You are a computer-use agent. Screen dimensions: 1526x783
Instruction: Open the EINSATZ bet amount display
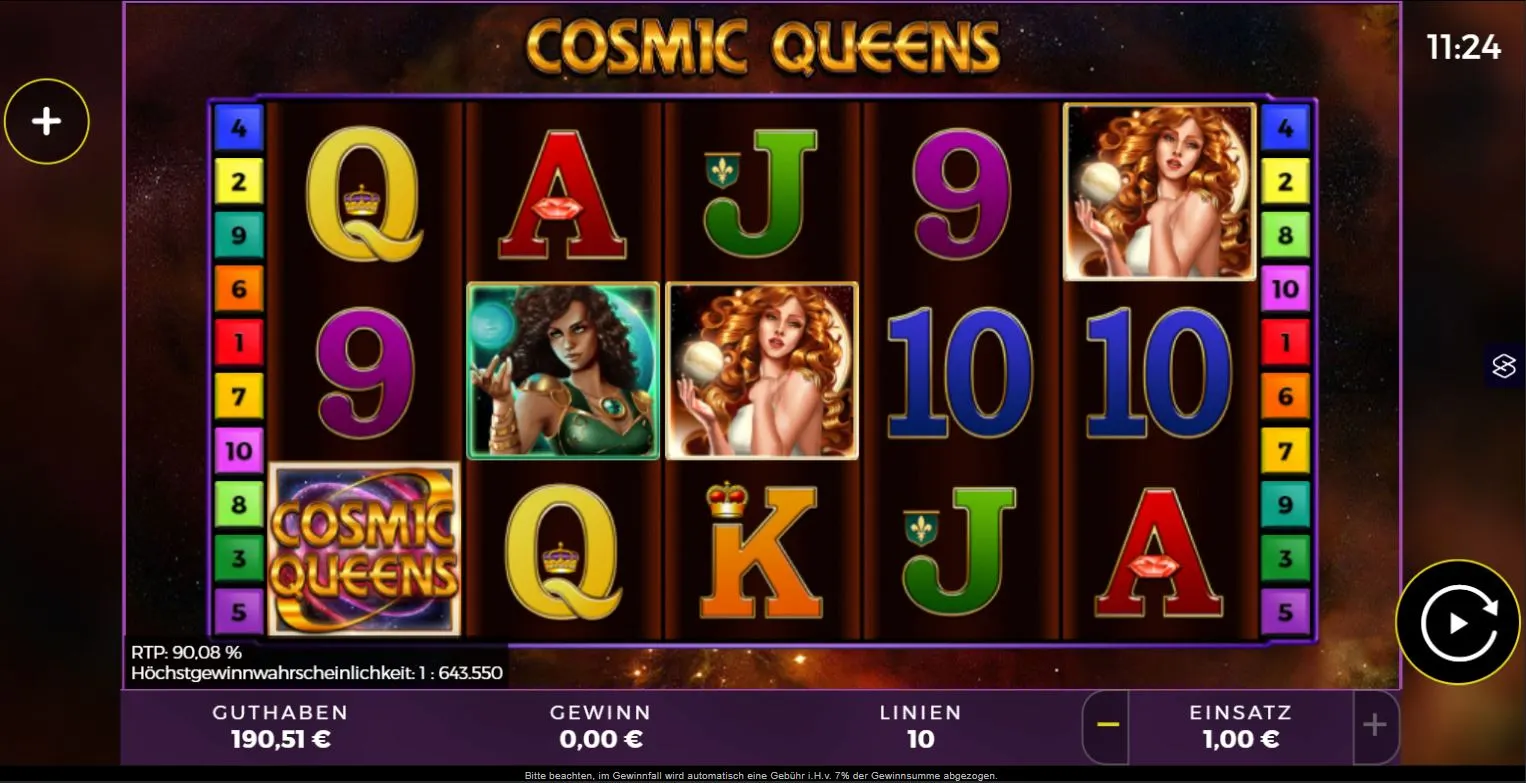point(1240,727)
